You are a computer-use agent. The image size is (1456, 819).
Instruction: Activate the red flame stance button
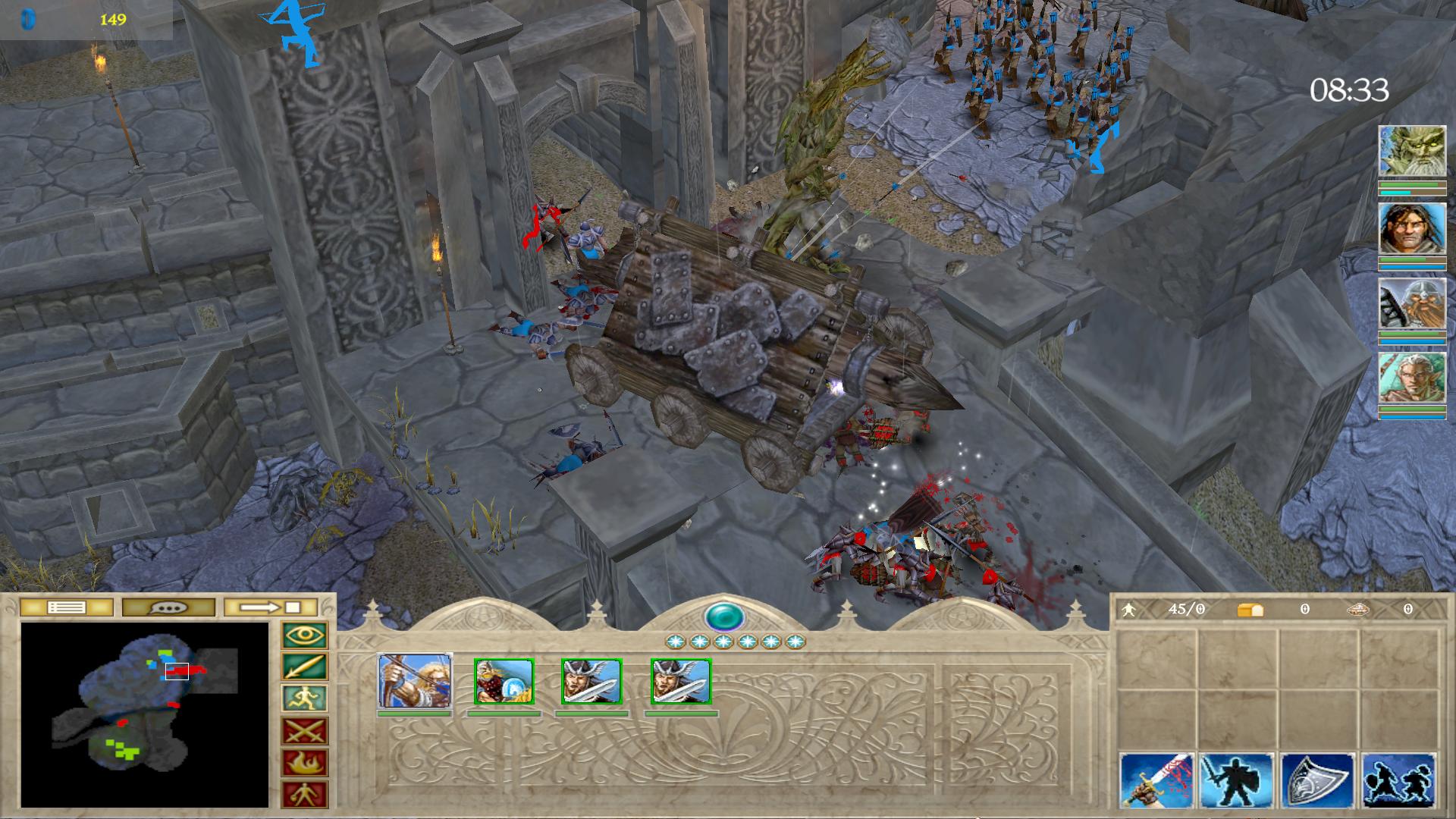[x=305, y=763]
